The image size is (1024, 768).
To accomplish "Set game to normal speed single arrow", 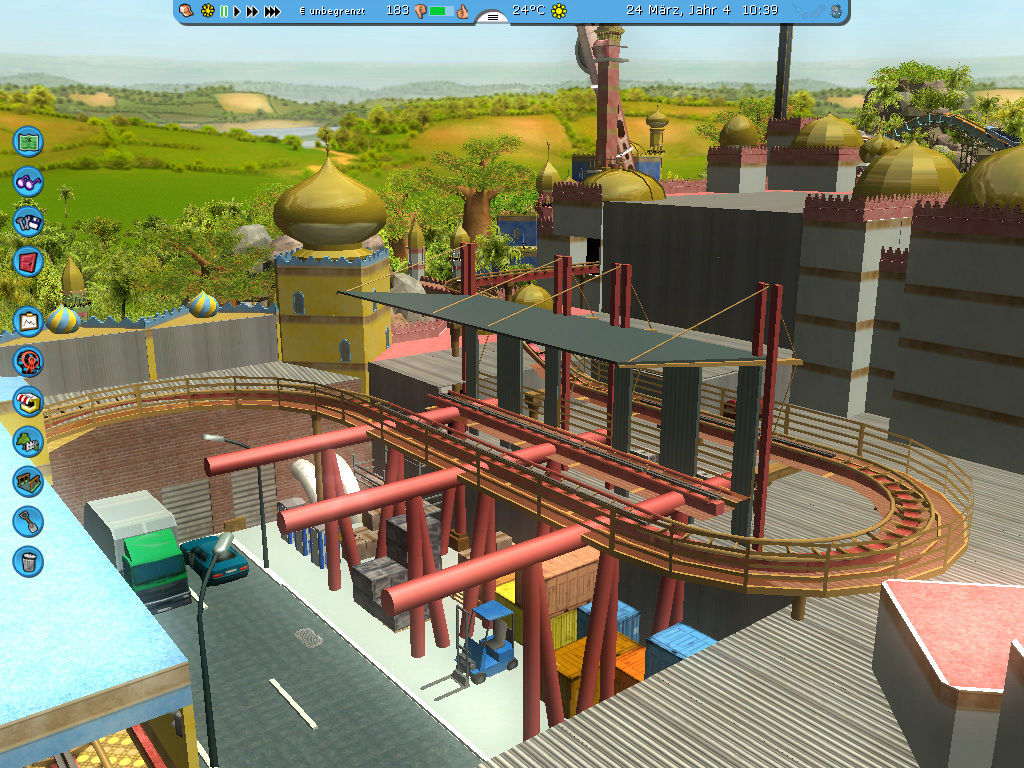I will point(237,11).
